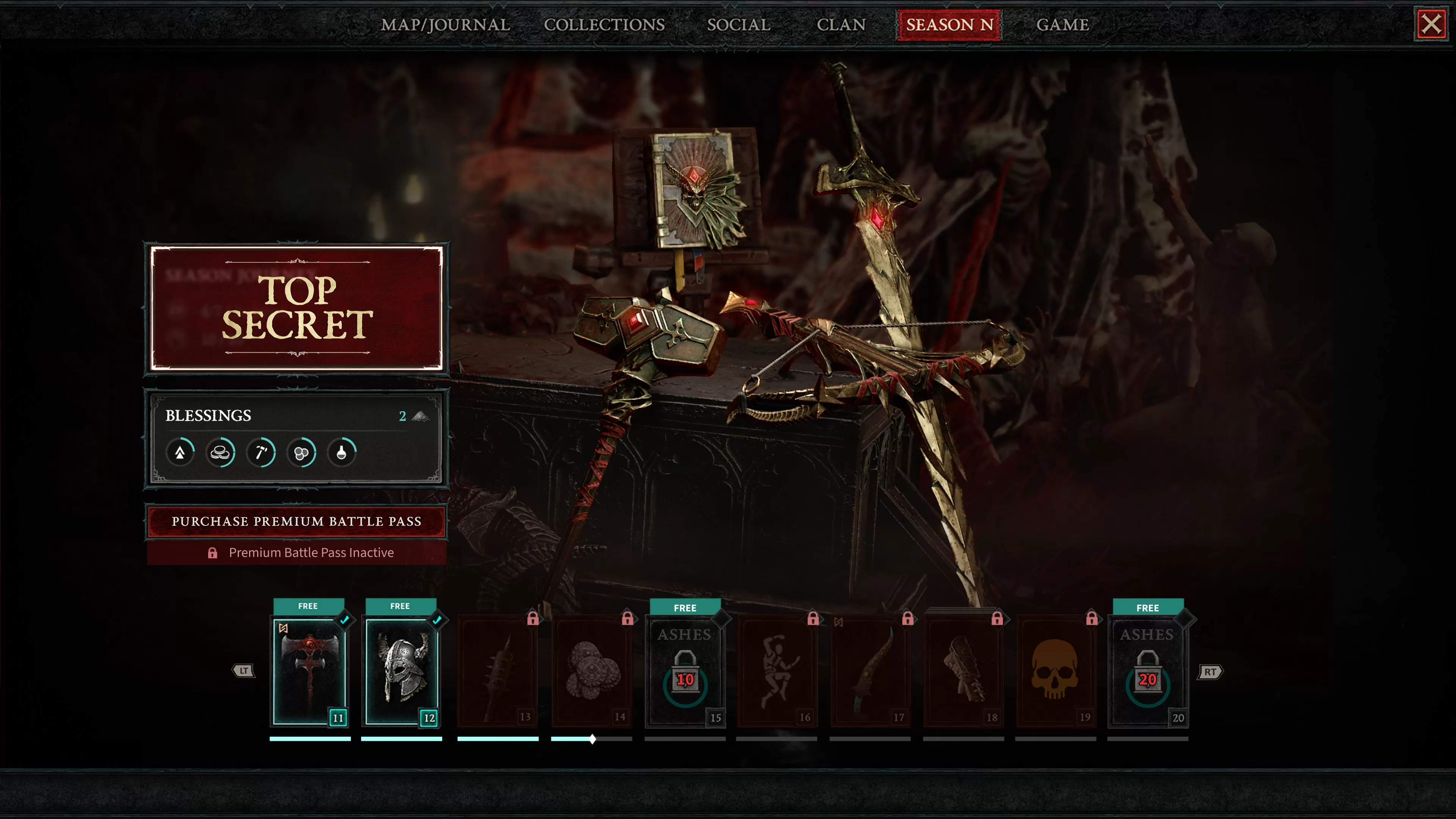Screen dimensions: 1456x819
Task: Select the experience boost Blessing icon
Action: point(180,452)
